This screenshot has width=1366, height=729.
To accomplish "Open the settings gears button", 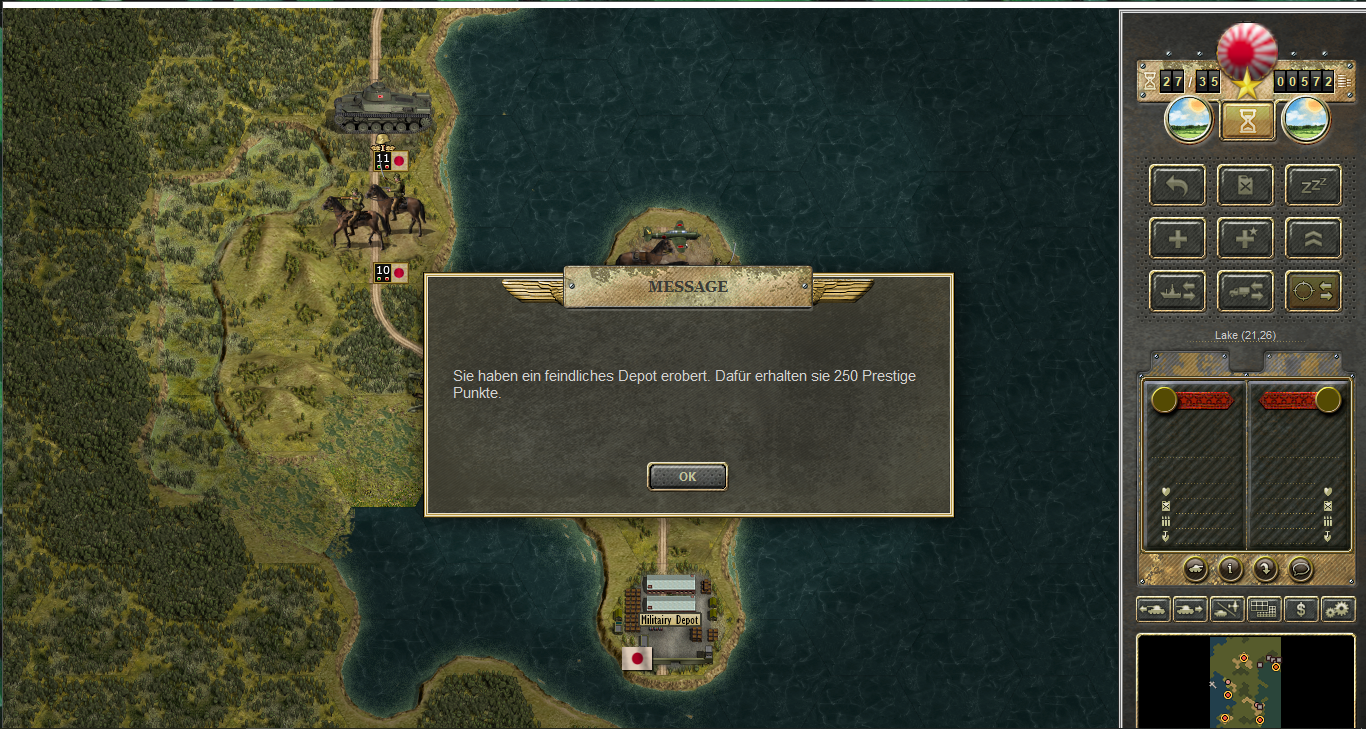I will [x=1337, y=608].
